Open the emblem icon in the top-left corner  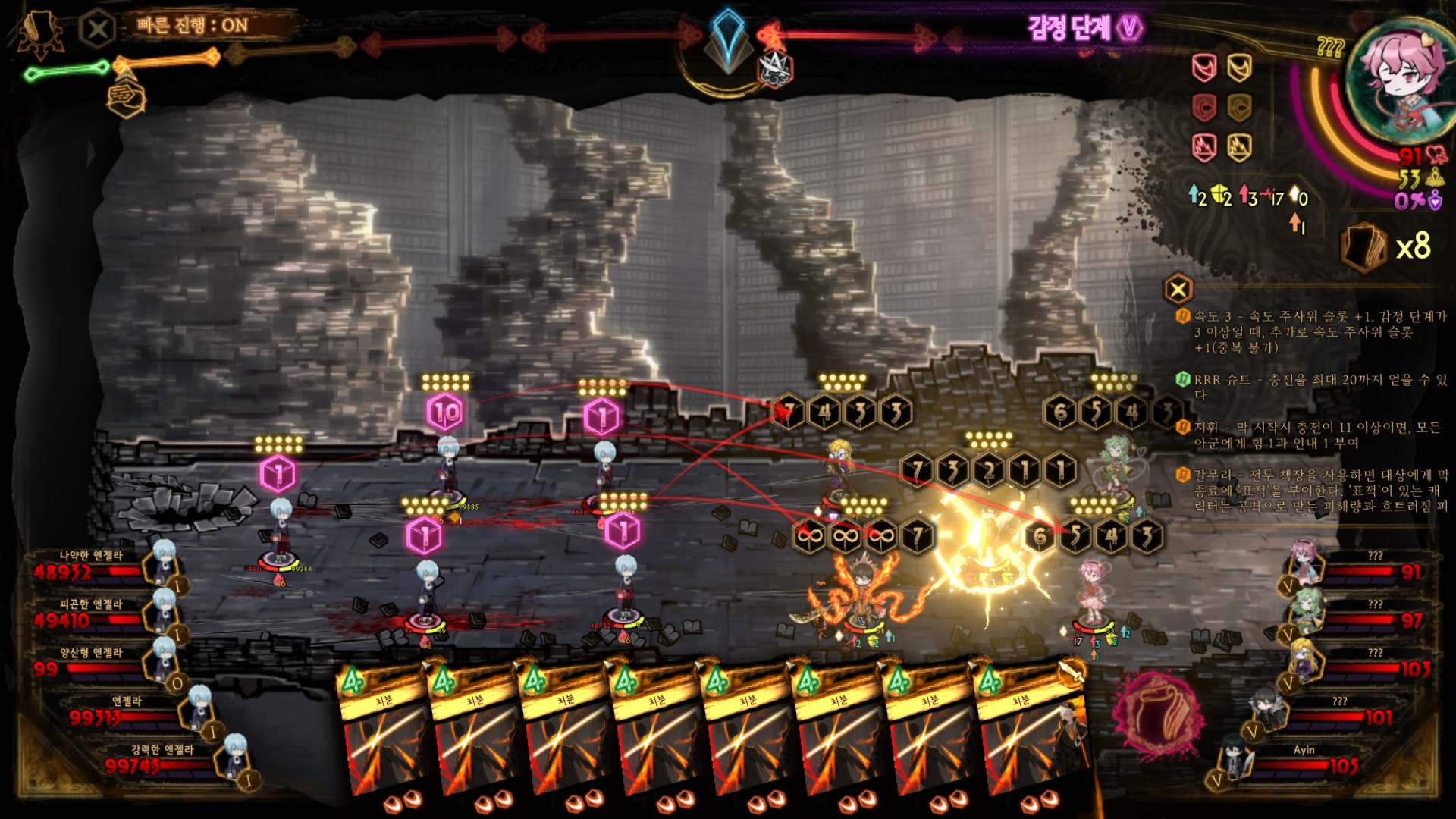click(39, 34)
